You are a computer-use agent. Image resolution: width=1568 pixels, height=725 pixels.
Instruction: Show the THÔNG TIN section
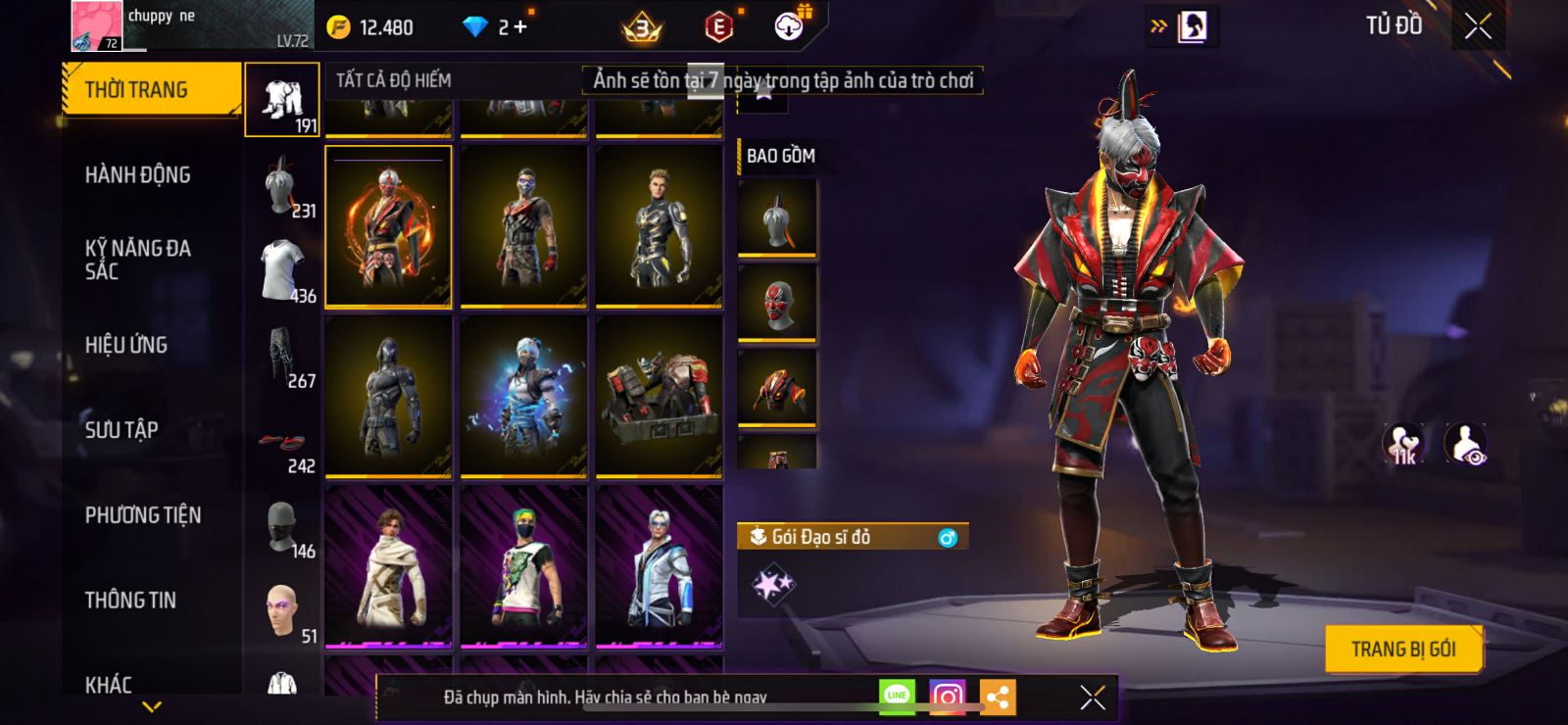[130, 601]
